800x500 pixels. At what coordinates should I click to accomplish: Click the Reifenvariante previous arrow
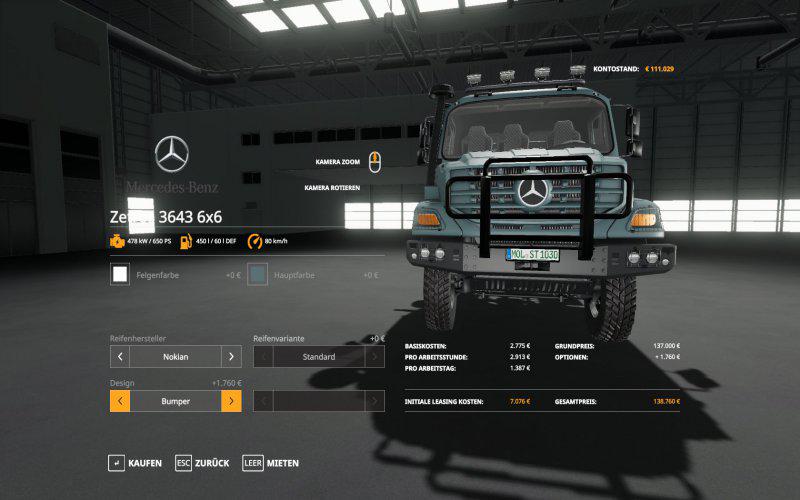[x=264, y=357]
